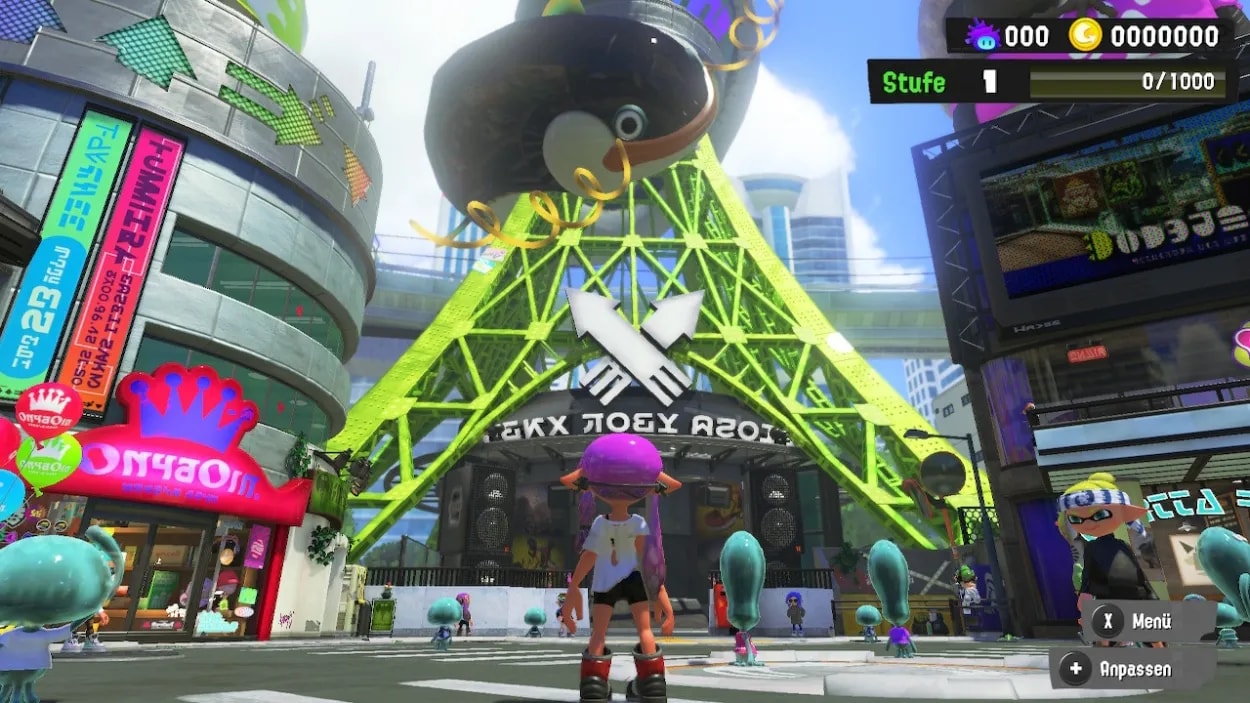
Task: Open the Menü button
Action: [x=1138, y=621]
